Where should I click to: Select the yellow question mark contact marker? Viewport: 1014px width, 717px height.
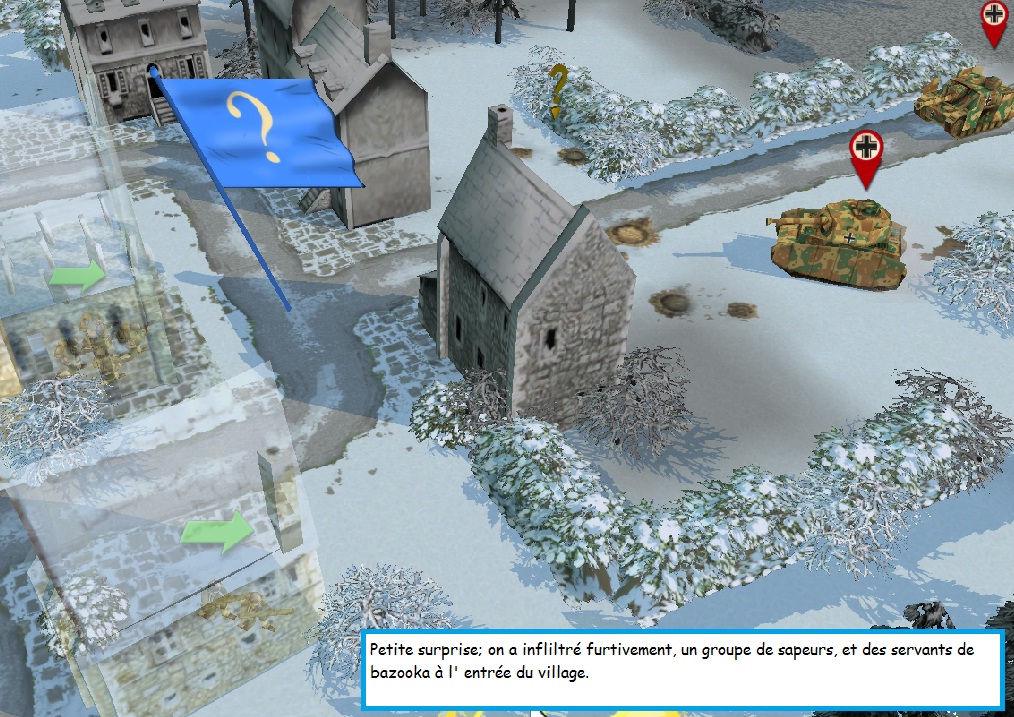click(558, 89)
